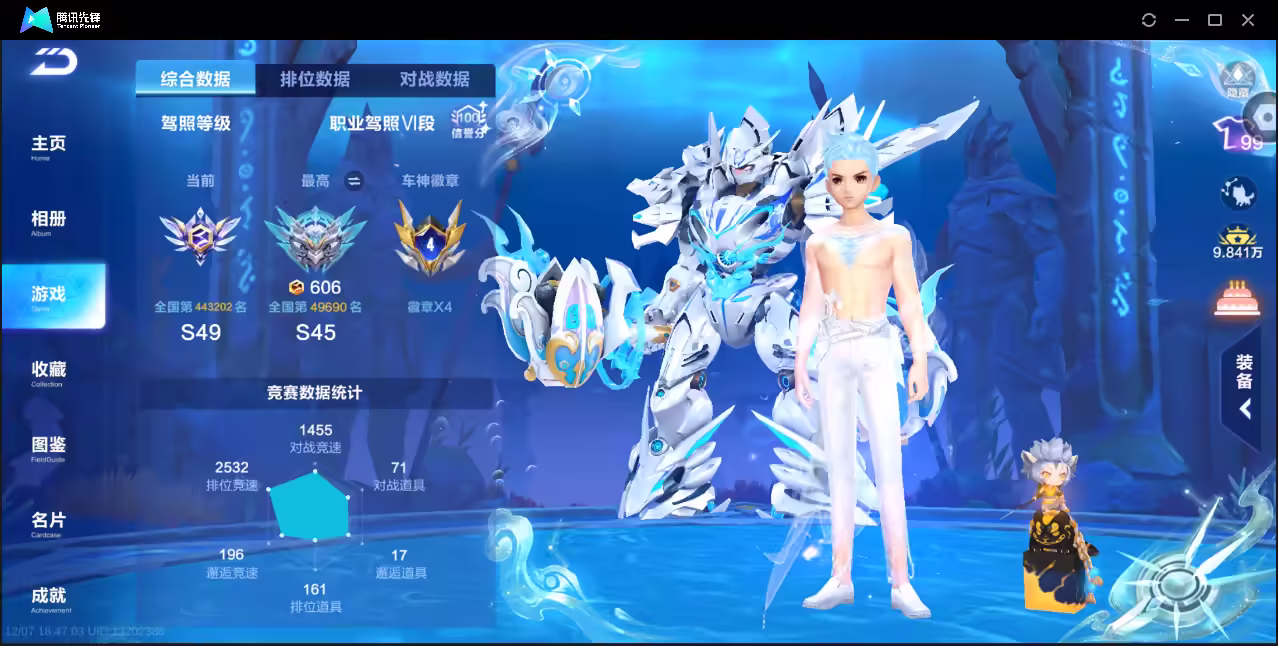Click the 隐藏 hide button
The height and width of the screenshot is (646, 1278).
1238,80
